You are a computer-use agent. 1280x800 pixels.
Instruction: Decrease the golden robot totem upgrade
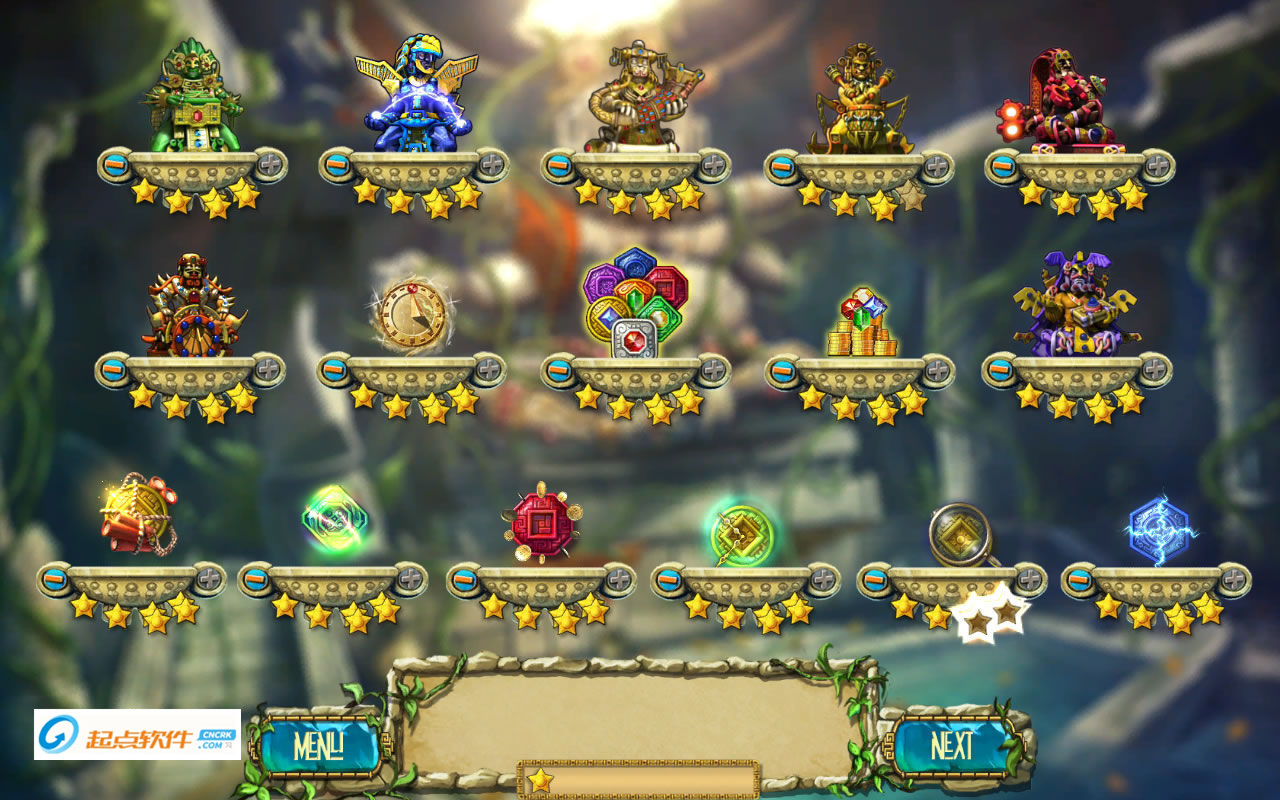(x=560, y=165)
